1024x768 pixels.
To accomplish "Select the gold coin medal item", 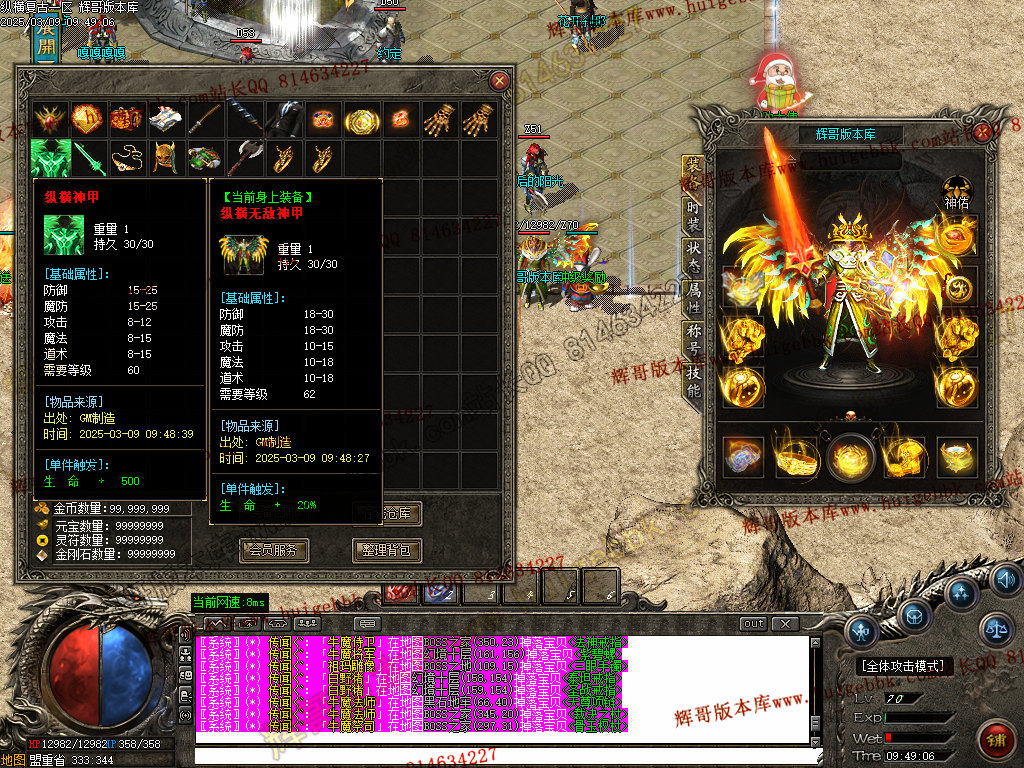I will 361,120.
